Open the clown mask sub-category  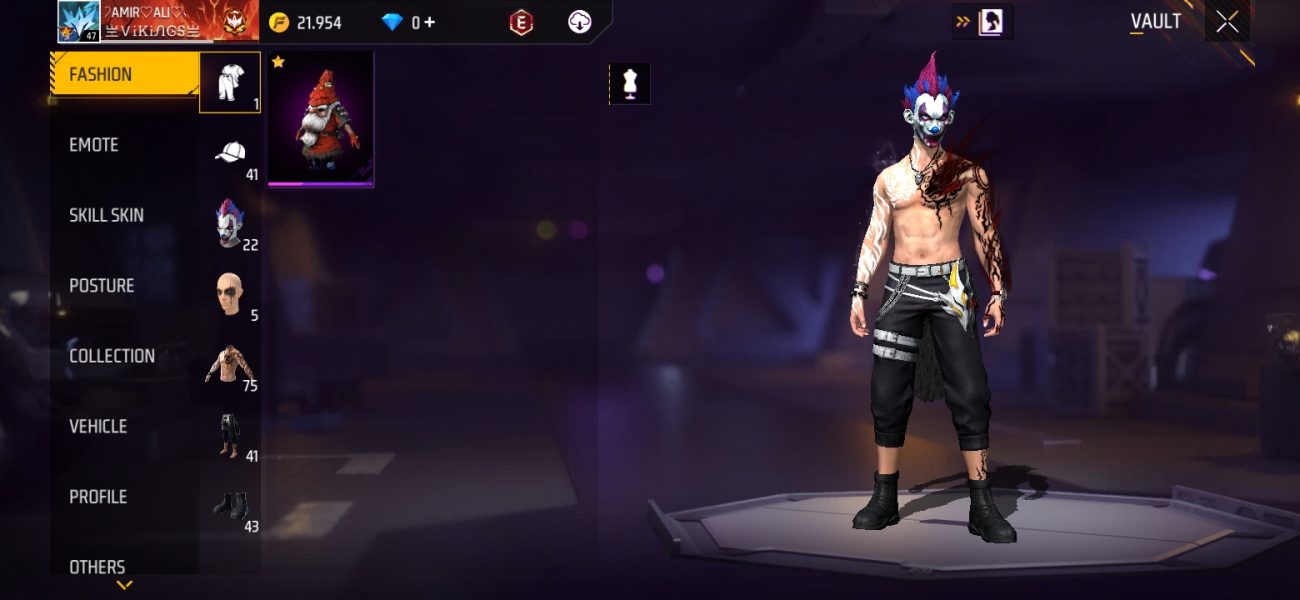point(230,223)
